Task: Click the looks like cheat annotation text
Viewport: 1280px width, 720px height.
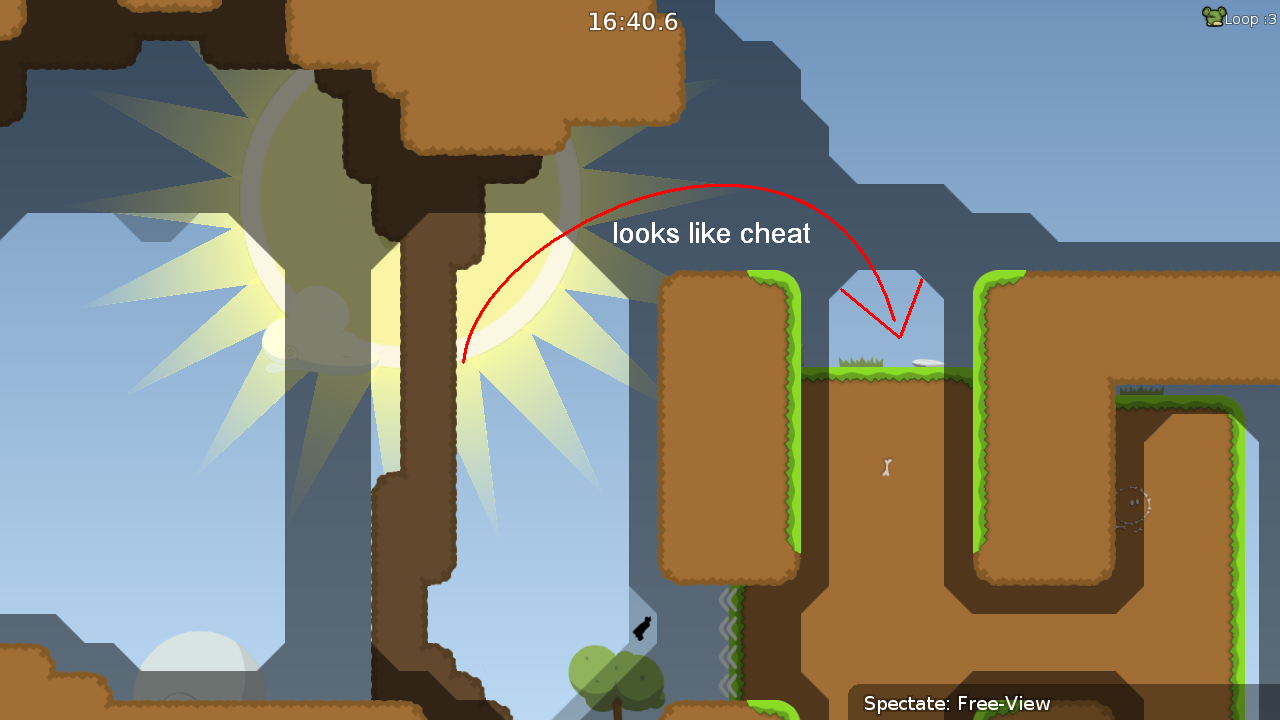Action: click(711, 233)
